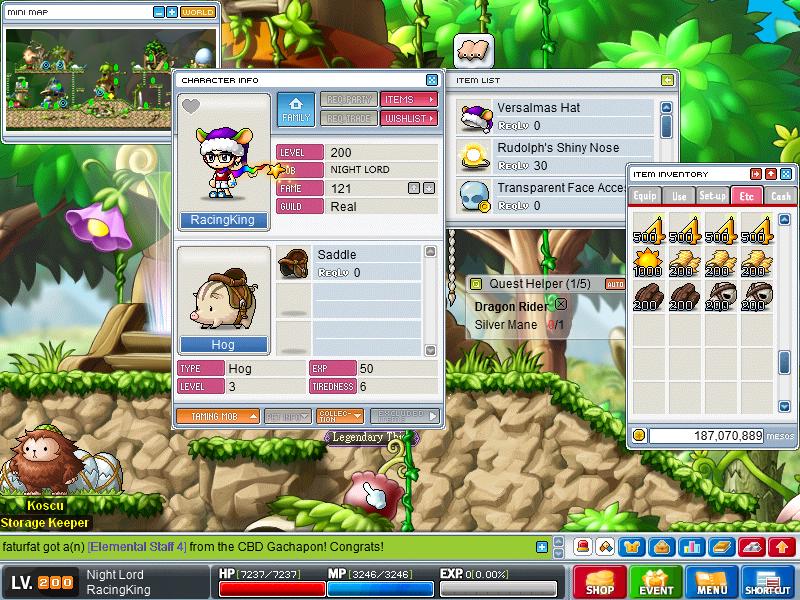Open the Event button
This screenshot has width=800, height=600.
657,581
